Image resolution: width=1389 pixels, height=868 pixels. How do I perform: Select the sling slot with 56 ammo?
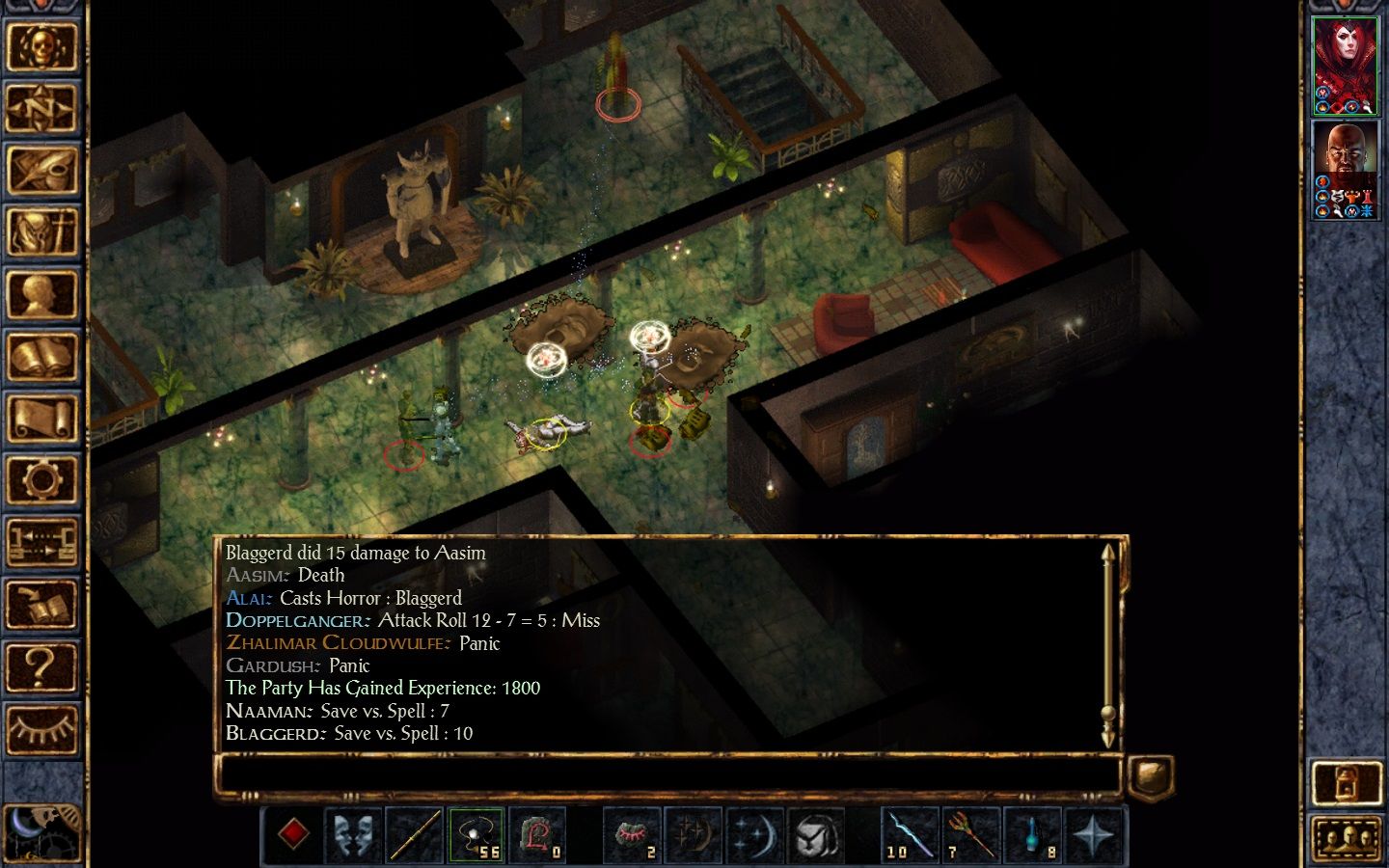[x=477, y=834]
